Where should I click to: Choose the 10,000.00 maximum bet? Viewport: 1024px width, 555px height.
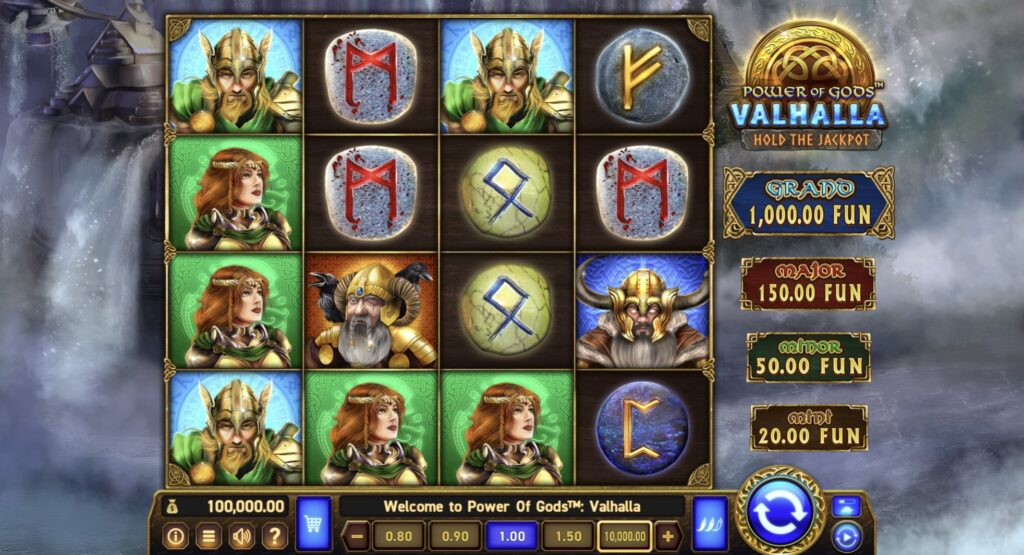(625, 536)
